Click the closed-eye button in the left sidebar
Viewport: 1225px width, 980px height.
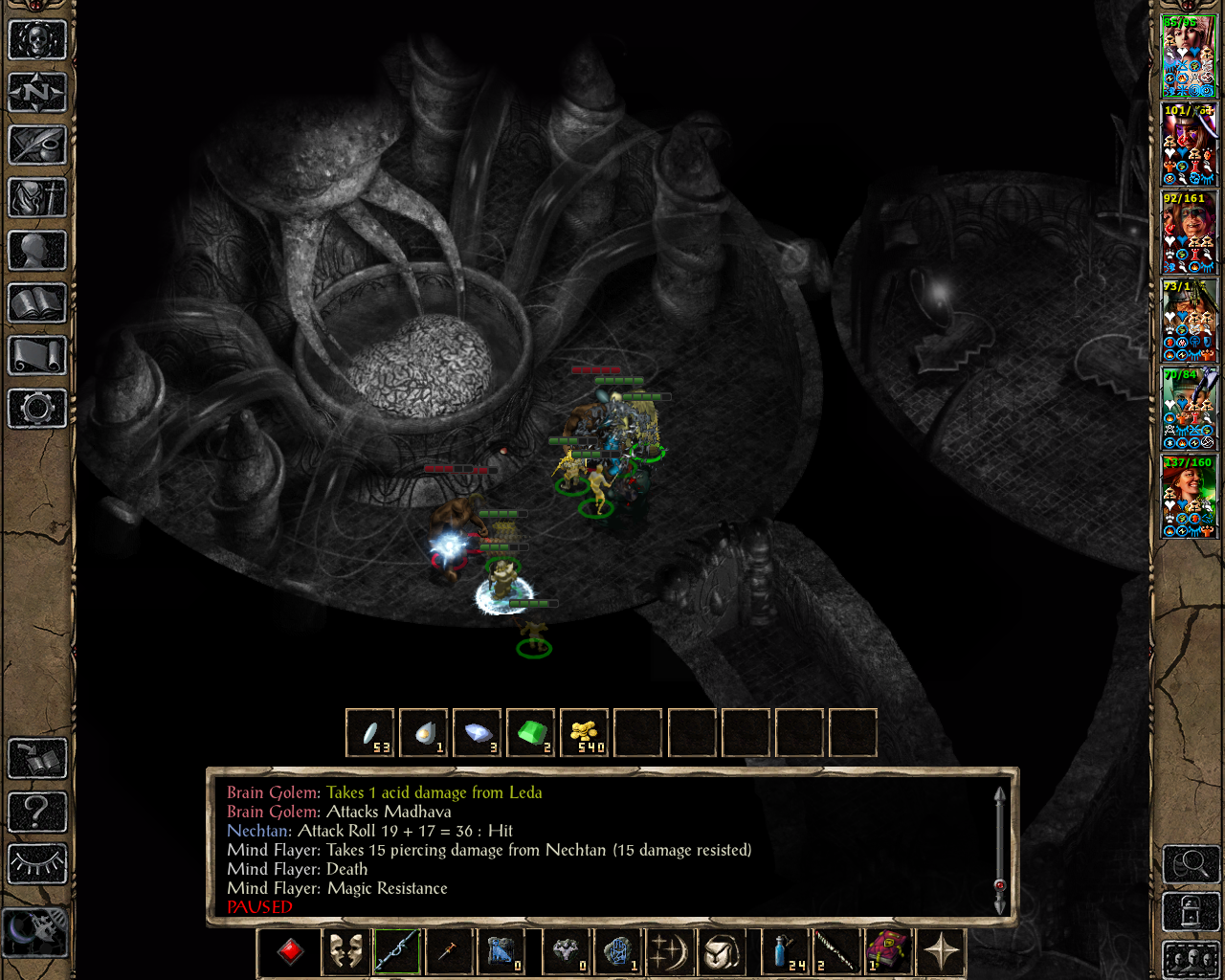[x=37, y=863]
